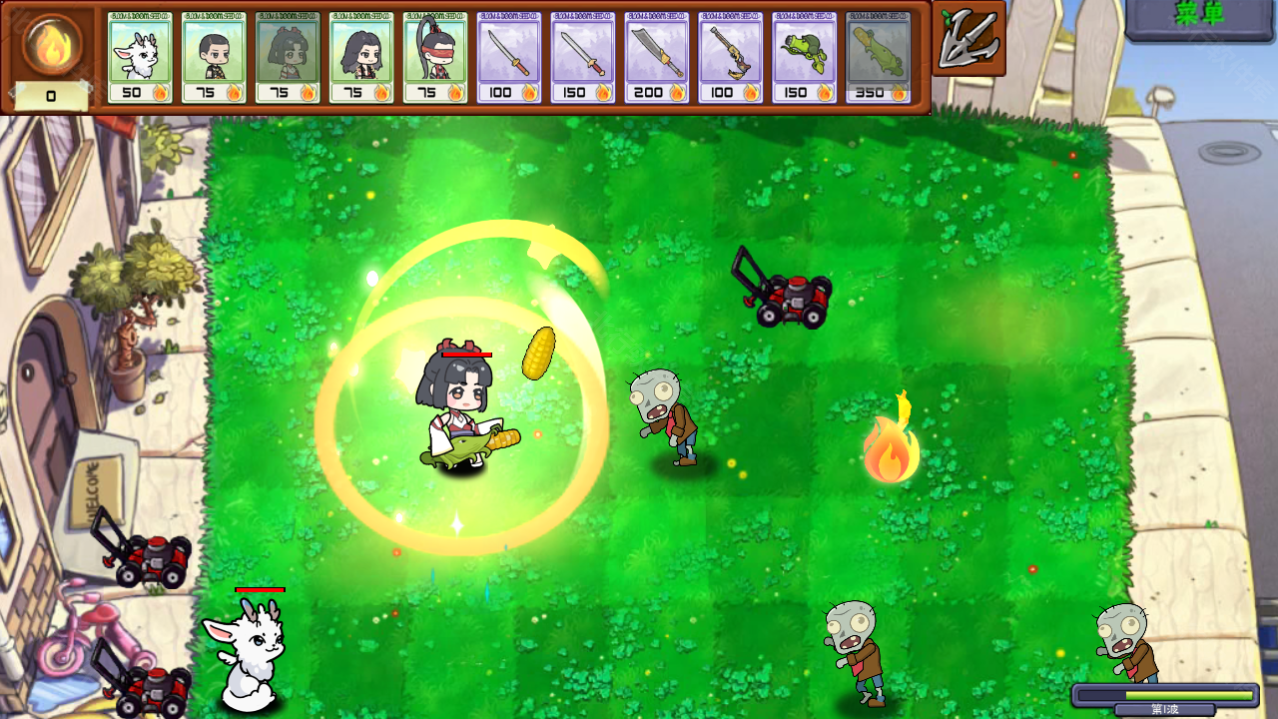Select the white goat seed card
This screenshot has width=1278, height=719.
tap(140, 58)
